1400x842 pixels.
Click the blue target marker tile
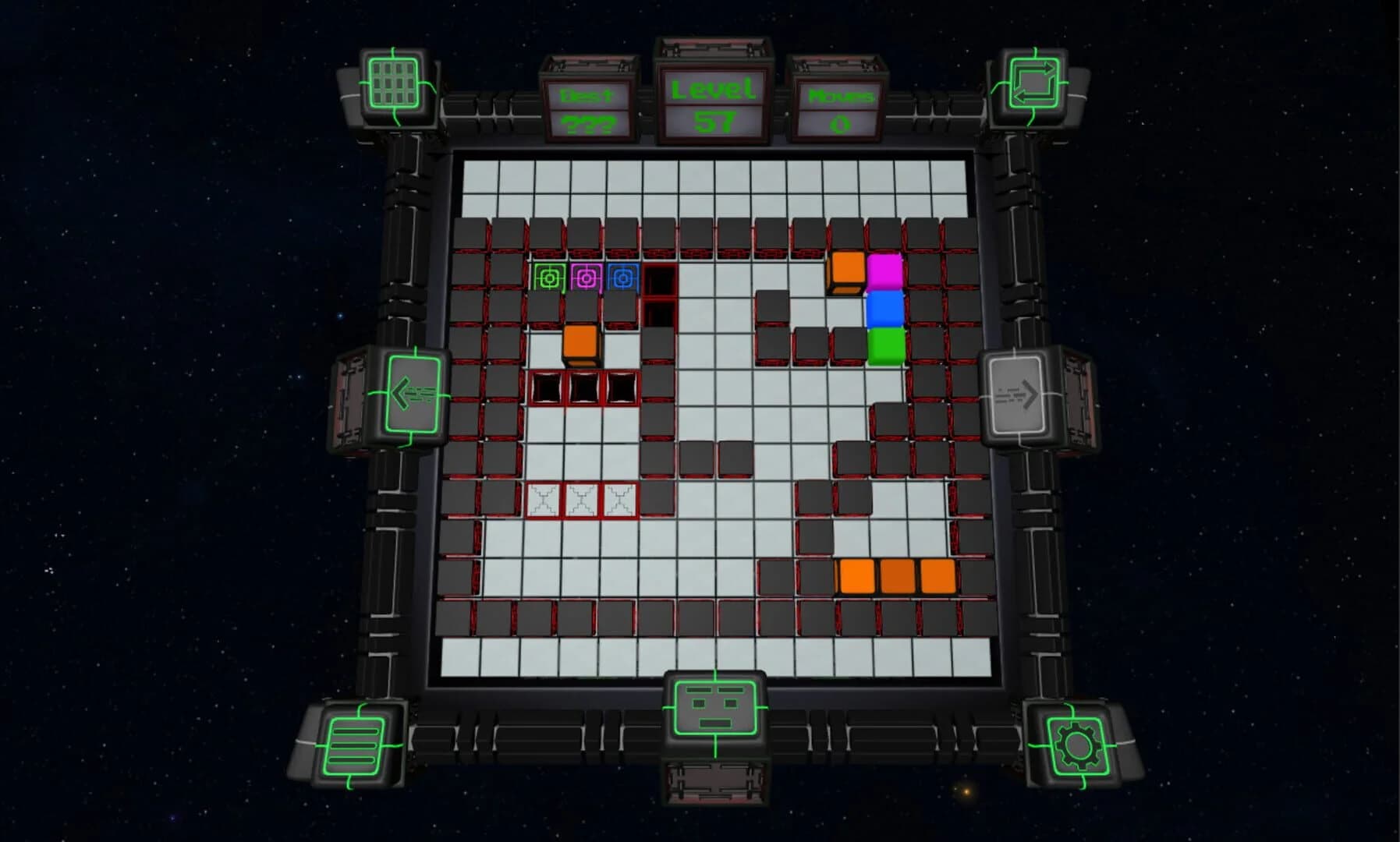pos(622,278)
